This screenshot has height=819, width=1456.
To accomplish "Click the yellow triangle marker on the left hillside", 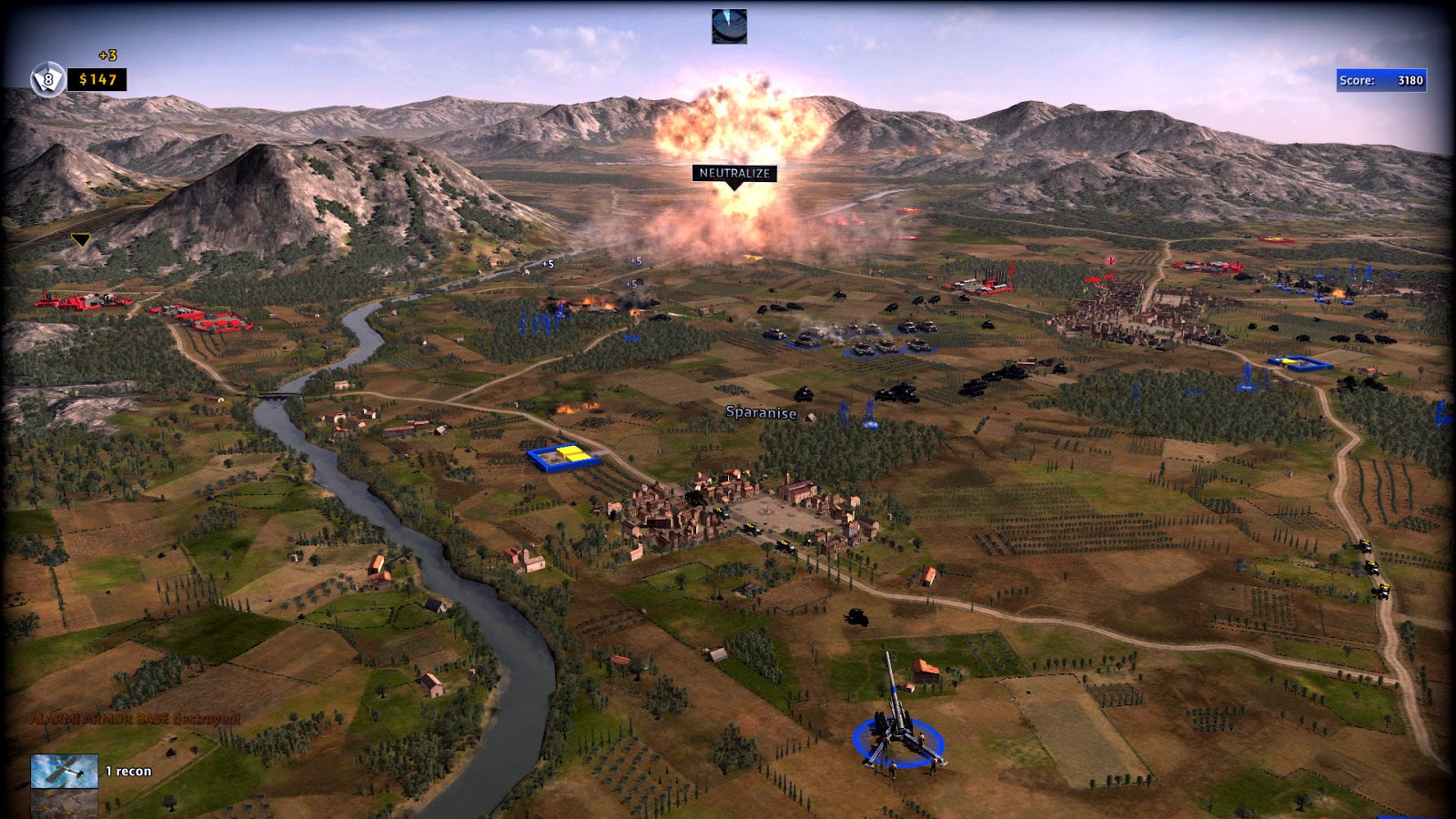I will [80, 239].
